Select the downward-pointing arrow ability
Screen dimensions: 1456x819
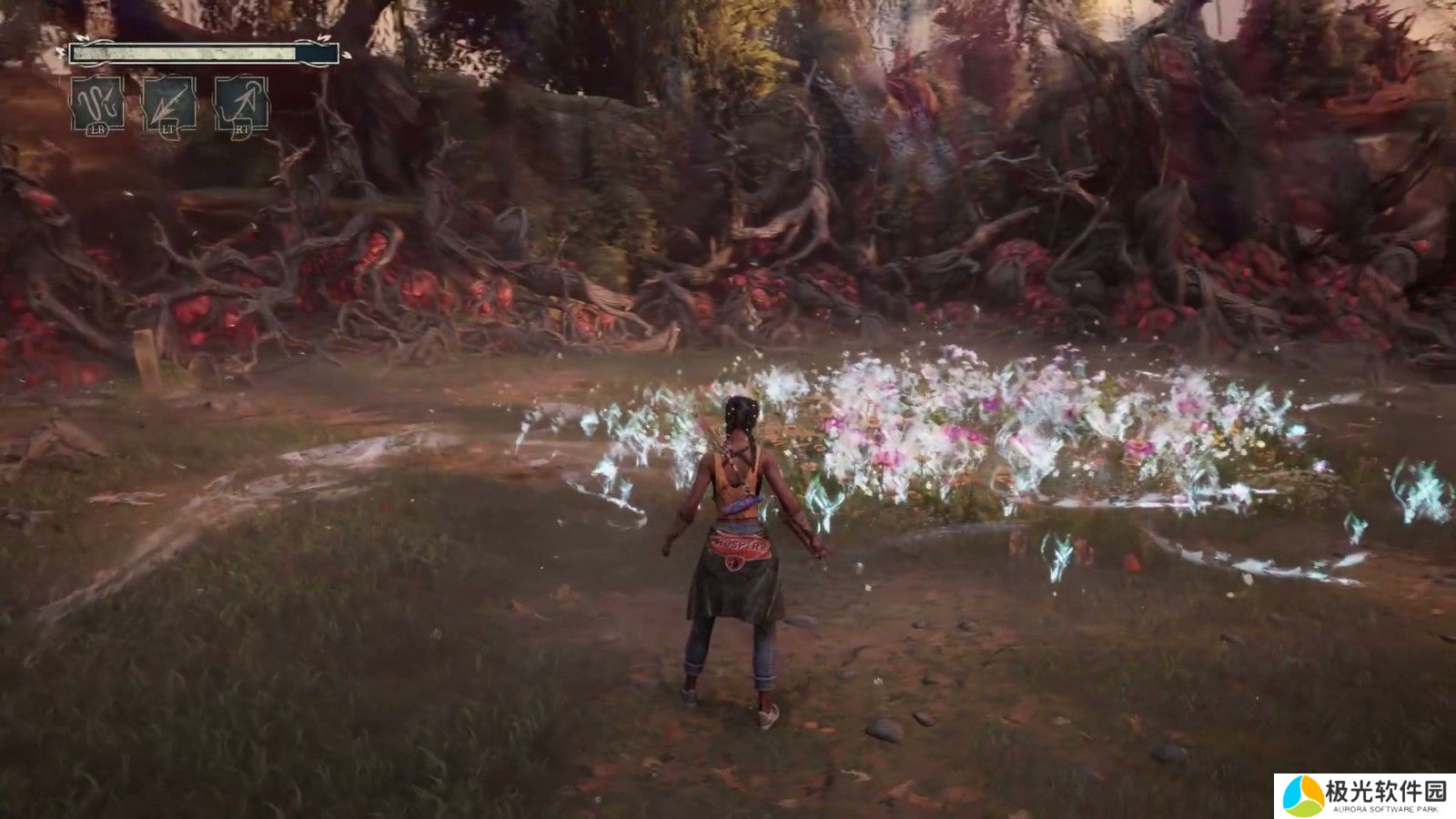tap(168, 104)
